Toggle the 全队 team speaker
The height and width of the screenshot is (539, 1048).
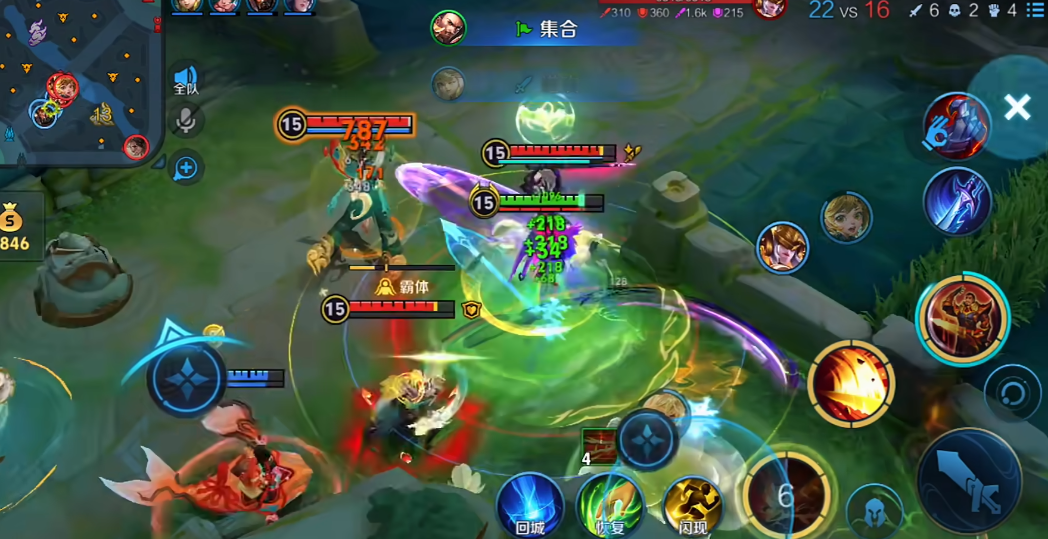pos(186,79)
